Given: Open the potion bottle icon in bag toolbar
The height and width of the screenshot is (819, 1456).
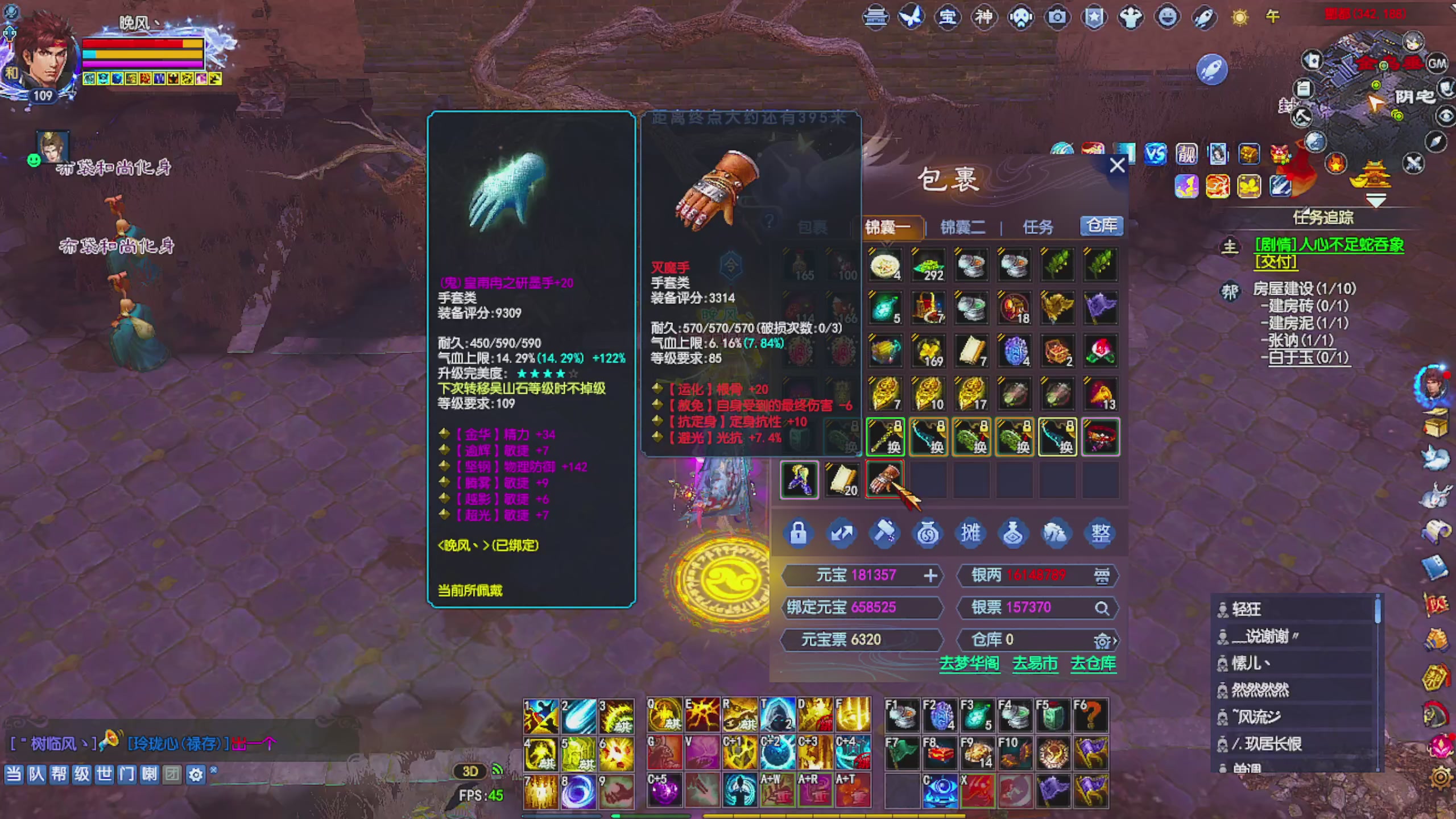Looking at the screenshot, I should pos(1014,533).
